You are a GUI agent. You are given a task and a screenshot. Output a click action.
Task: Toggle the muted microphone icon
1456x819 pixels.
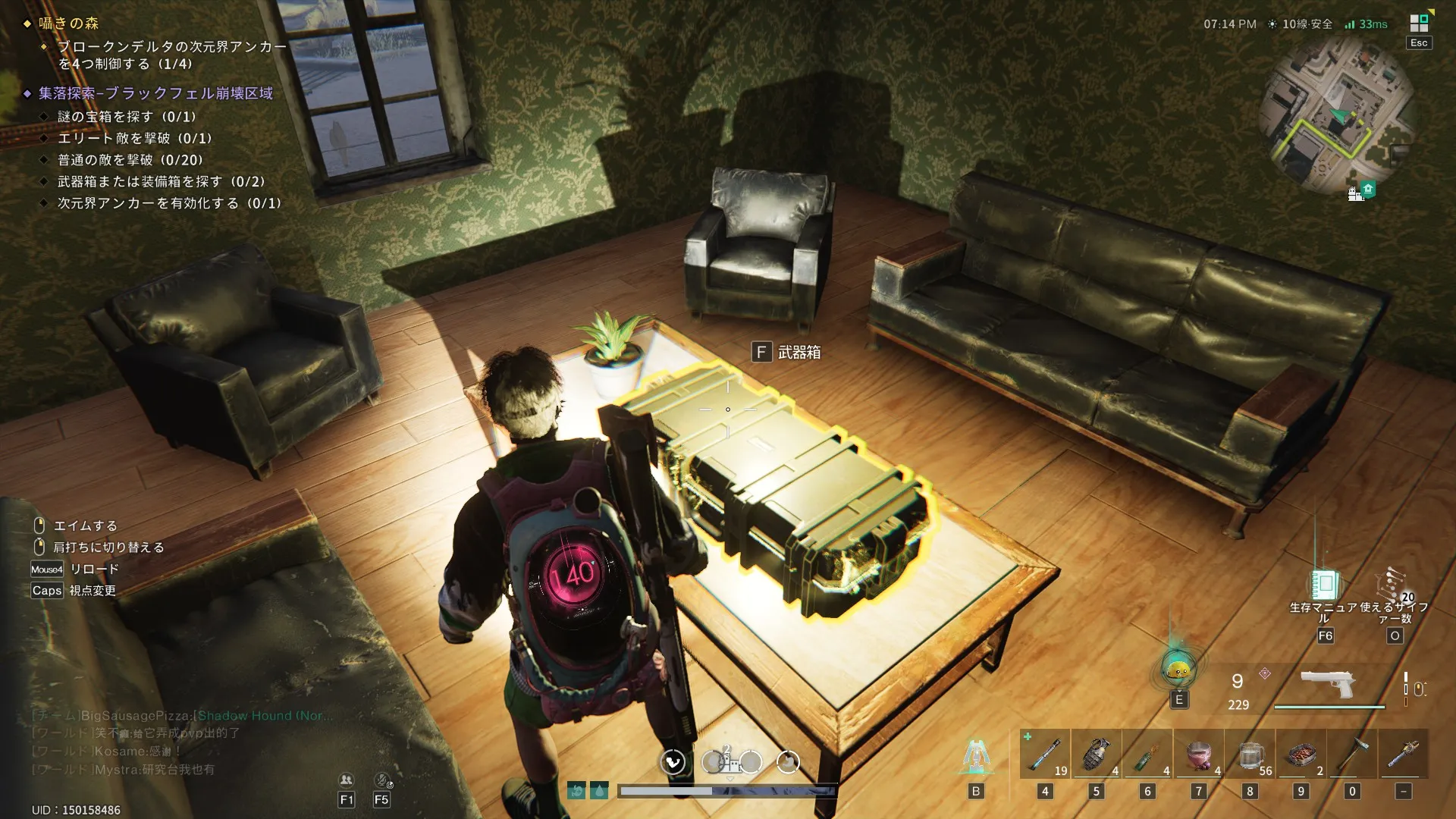(382, 780)
